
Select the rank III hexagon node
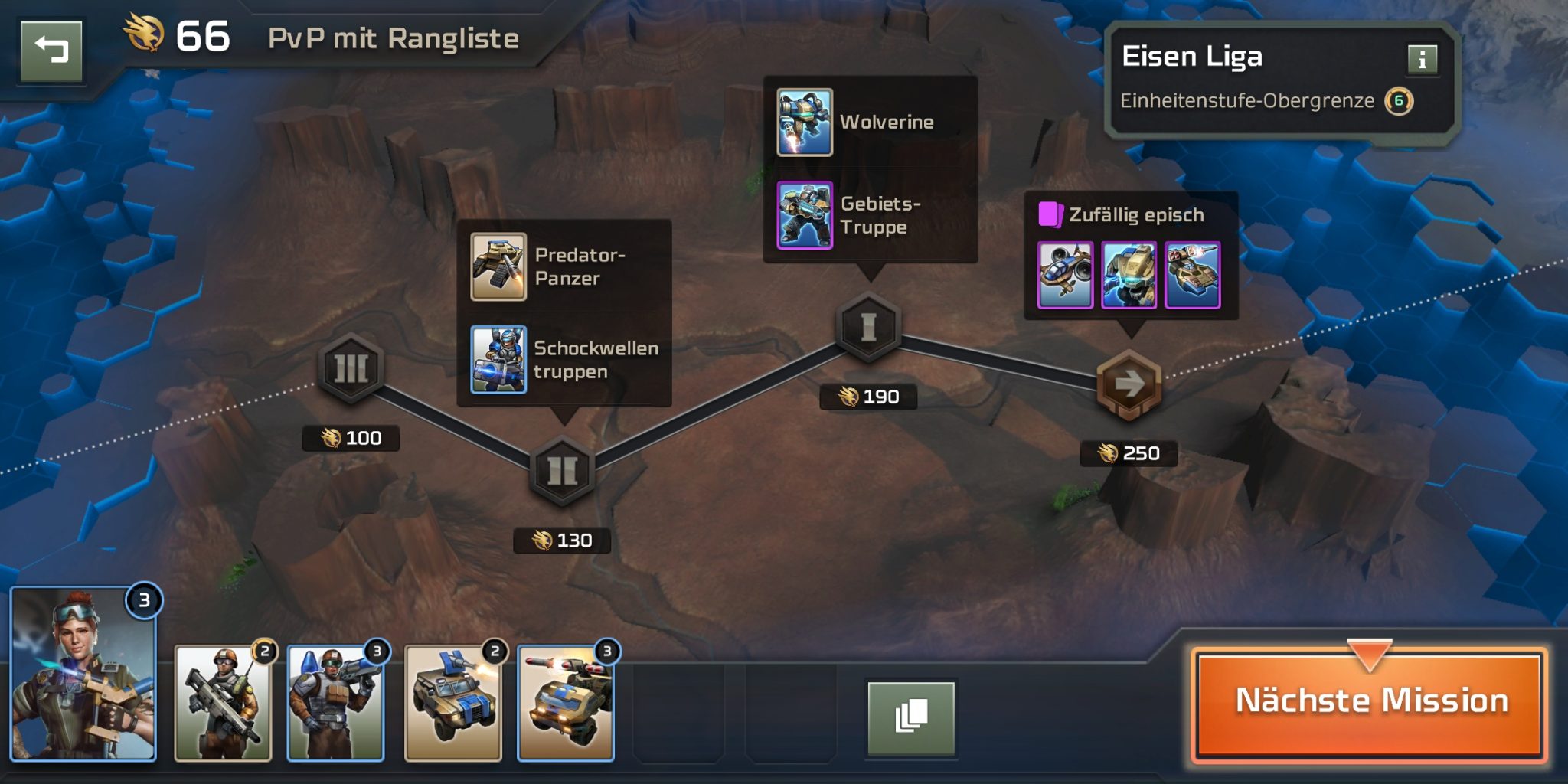click(x=351, y=368)
